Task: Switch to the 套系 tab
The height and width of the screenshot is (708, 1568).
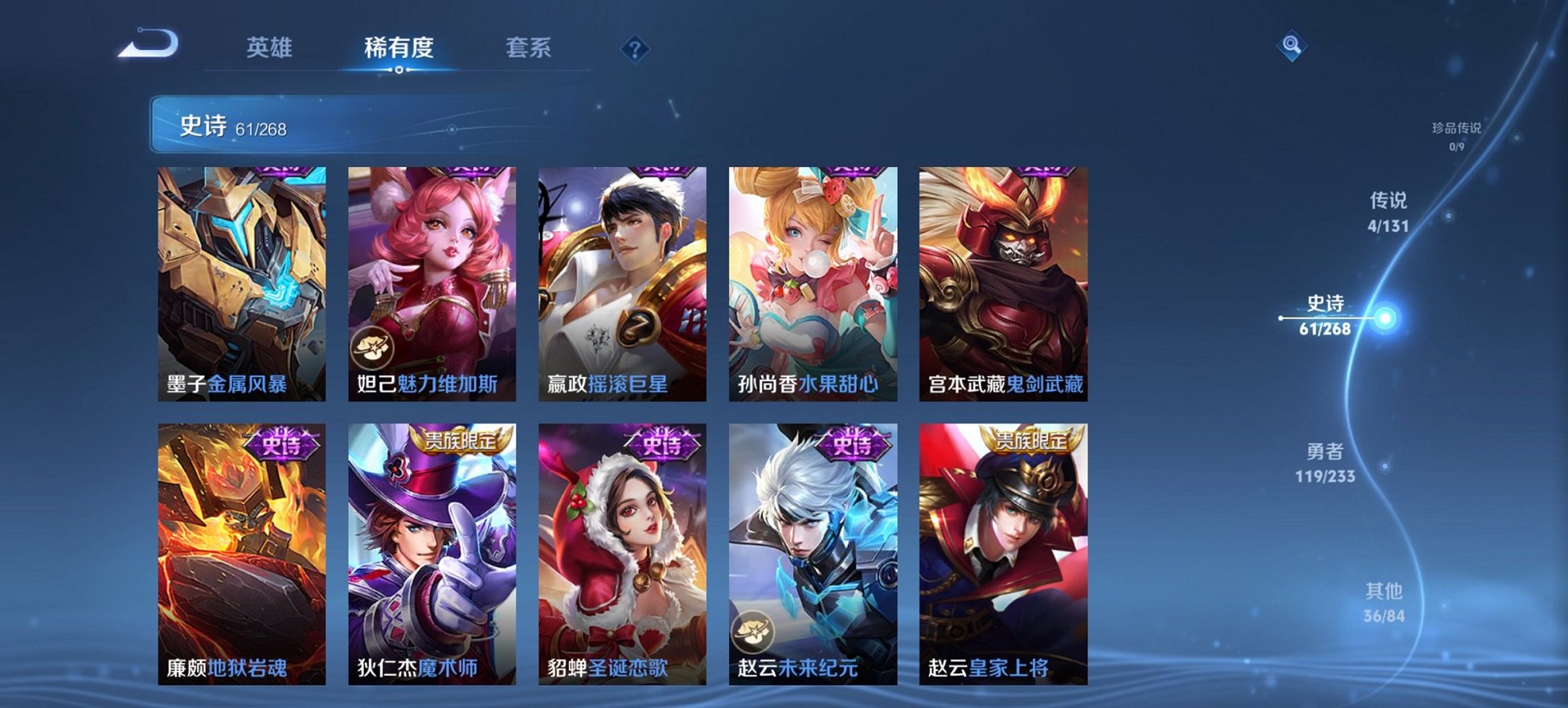Action: tap(528, 48)
